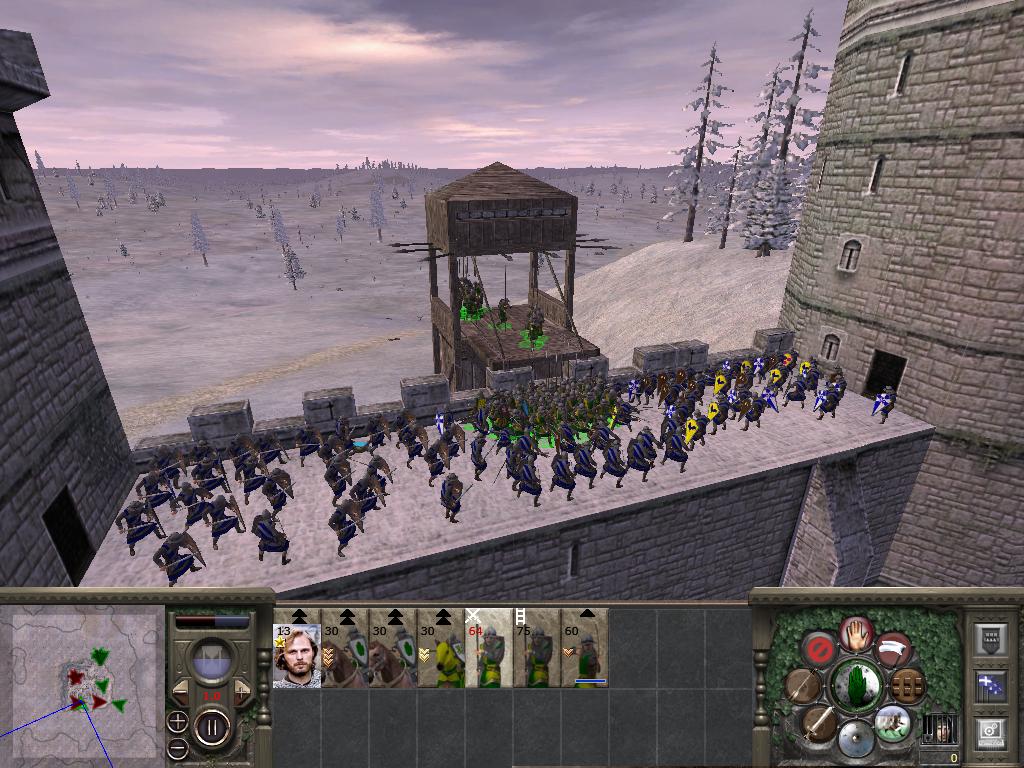Decrease game speed with the left arrow
1024x768 pixels.
[x=181, y=690]
